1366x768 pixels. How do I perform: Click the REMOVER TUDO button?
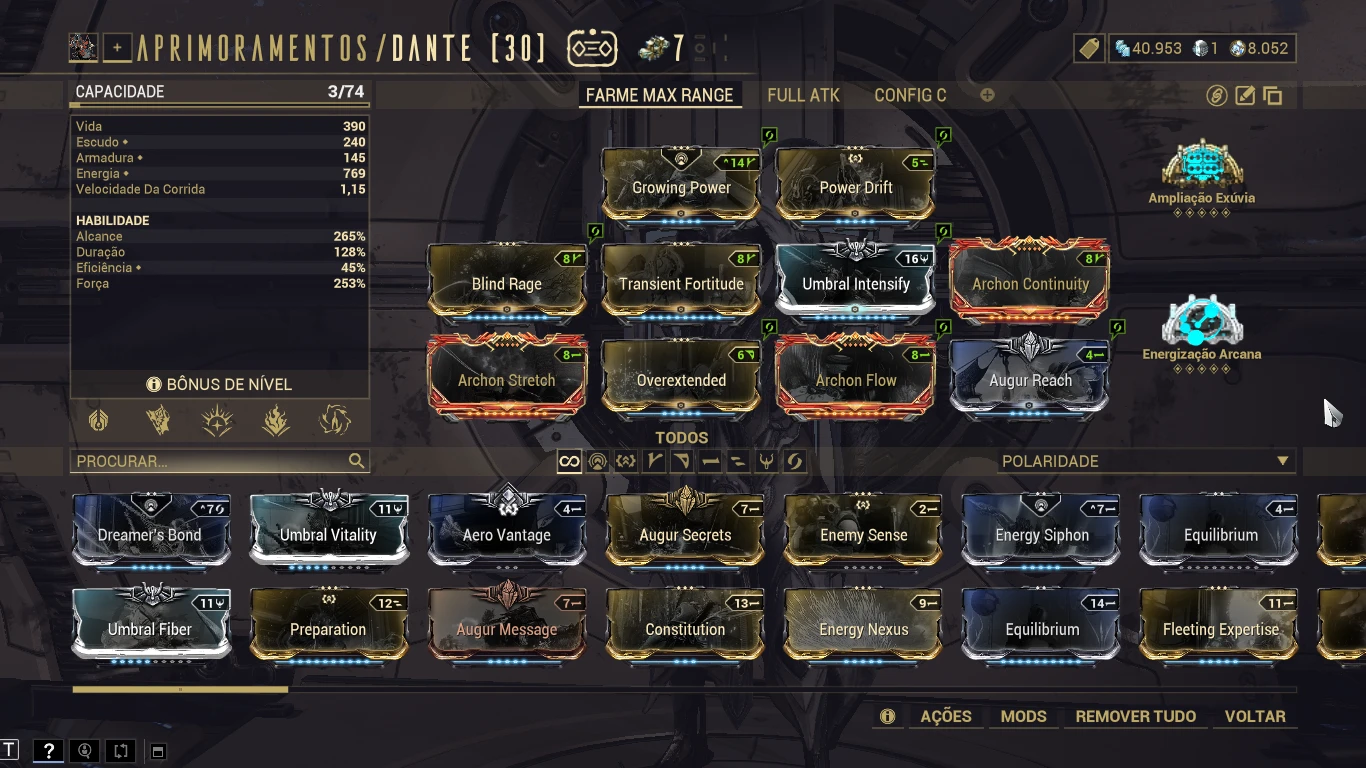click(1135, 716)
